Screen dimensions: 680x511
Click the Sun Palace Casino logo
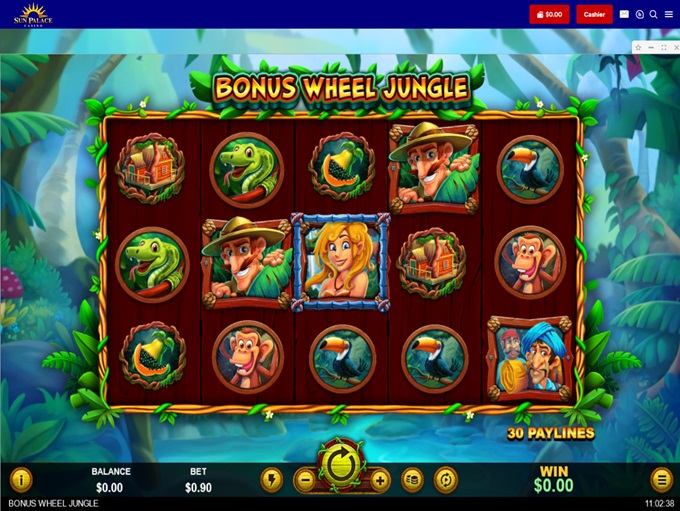tap(32, 14)
